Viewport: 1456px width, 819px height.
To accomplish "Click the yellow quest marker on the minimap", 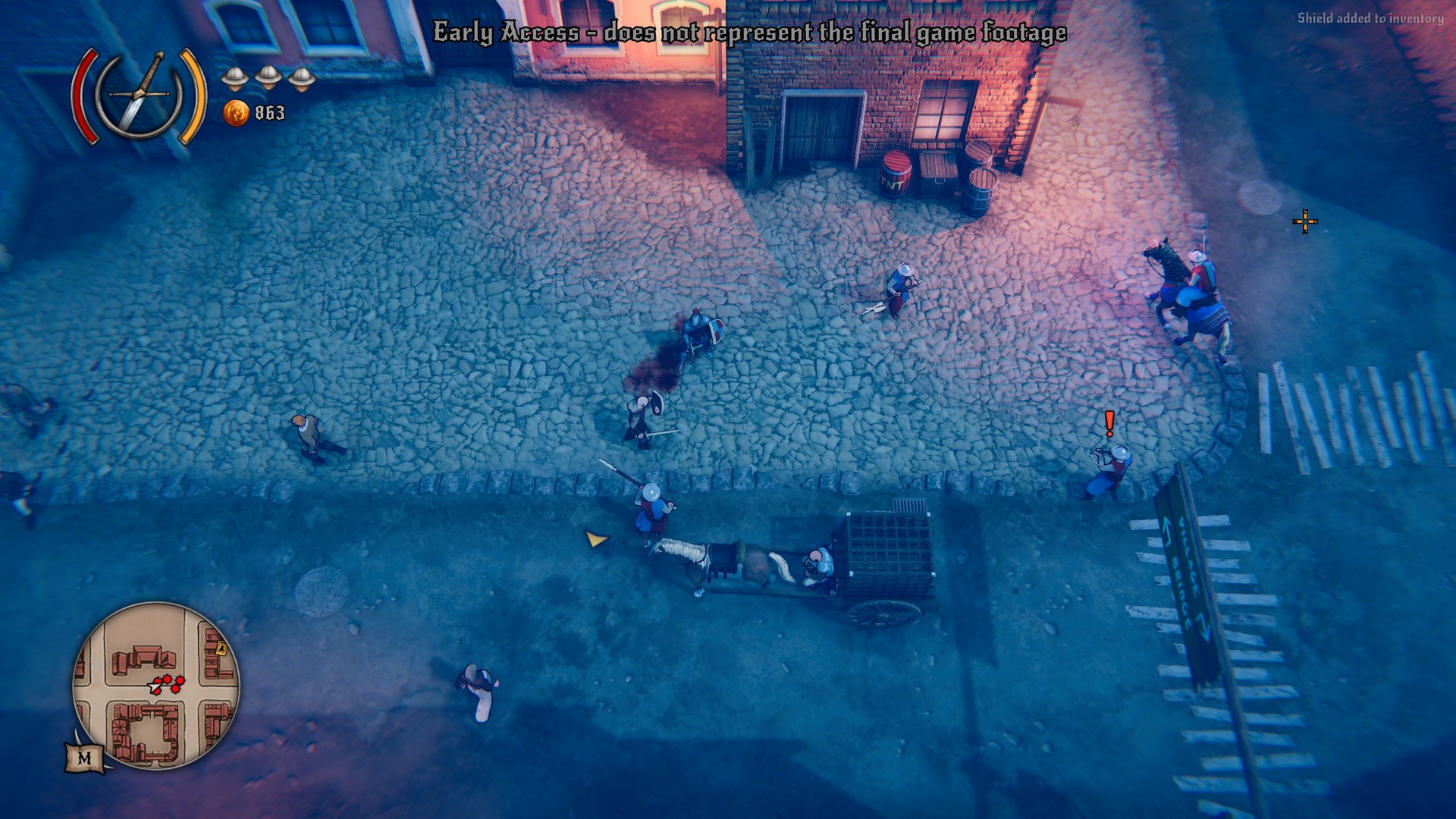I will click(x=222, y=647).
